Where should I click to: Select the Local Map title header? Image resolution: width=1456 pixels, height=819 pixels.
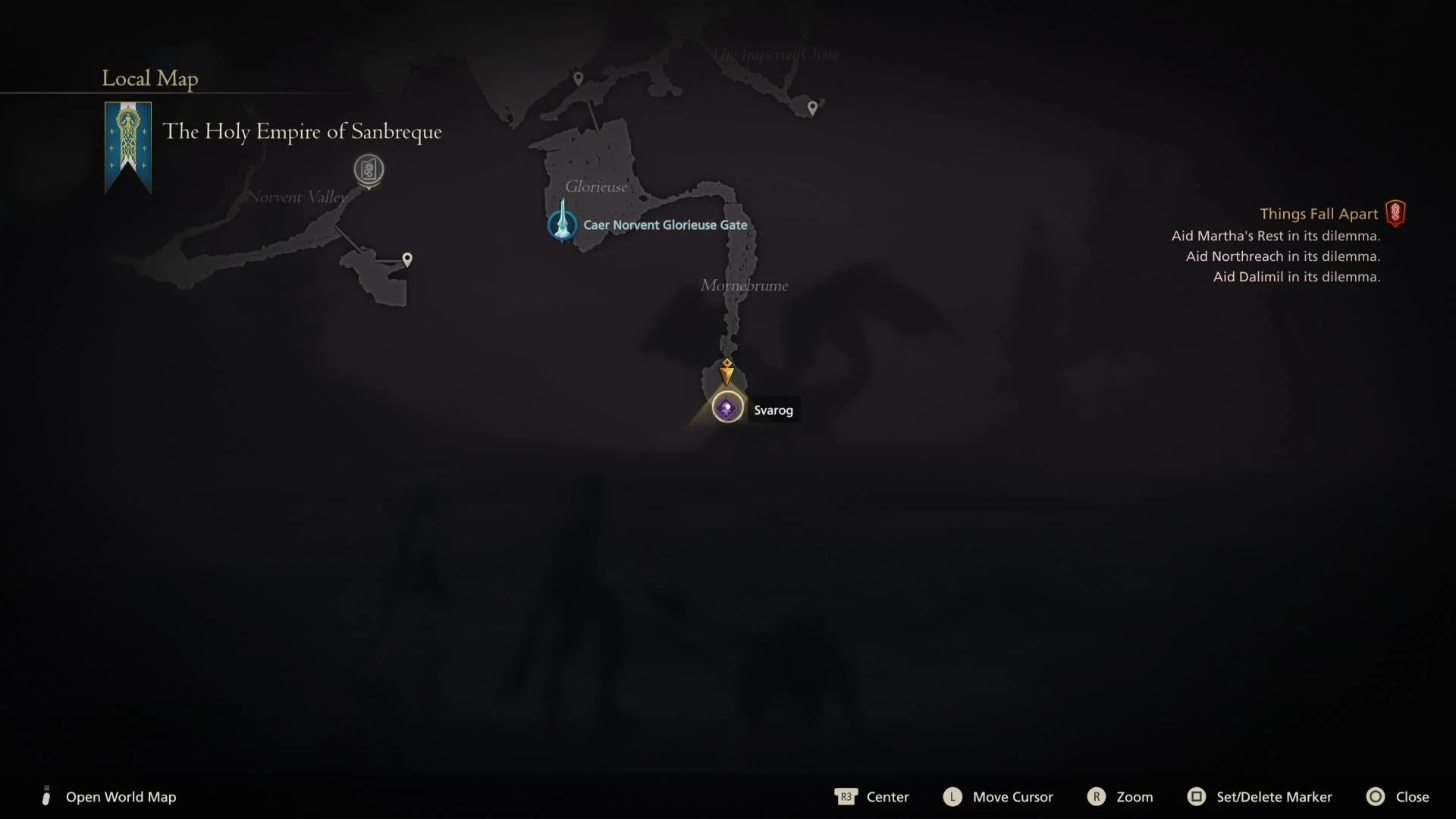coord(149,78)
